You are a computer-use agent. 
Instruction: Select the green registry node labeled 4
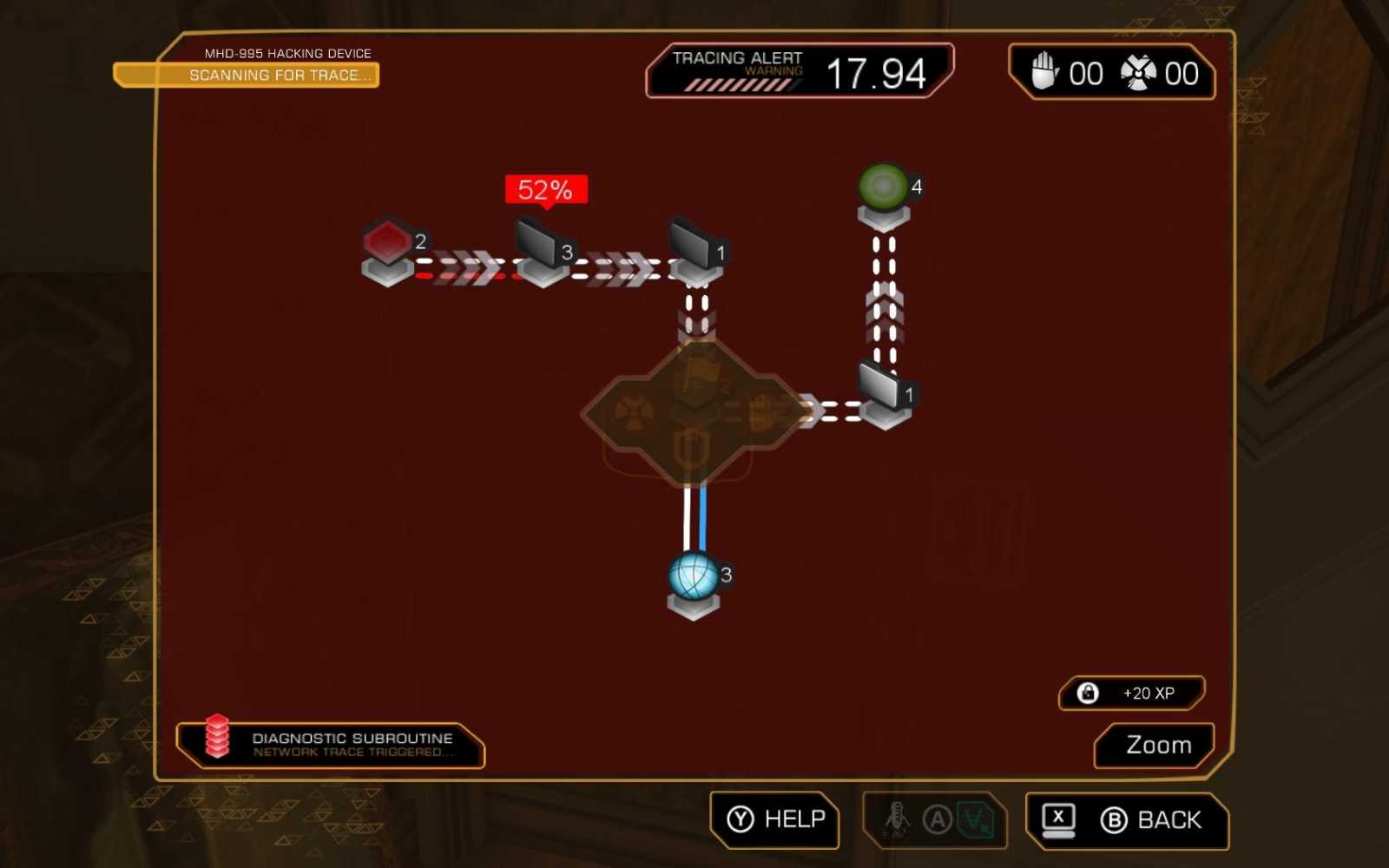(x=881, y=185)
